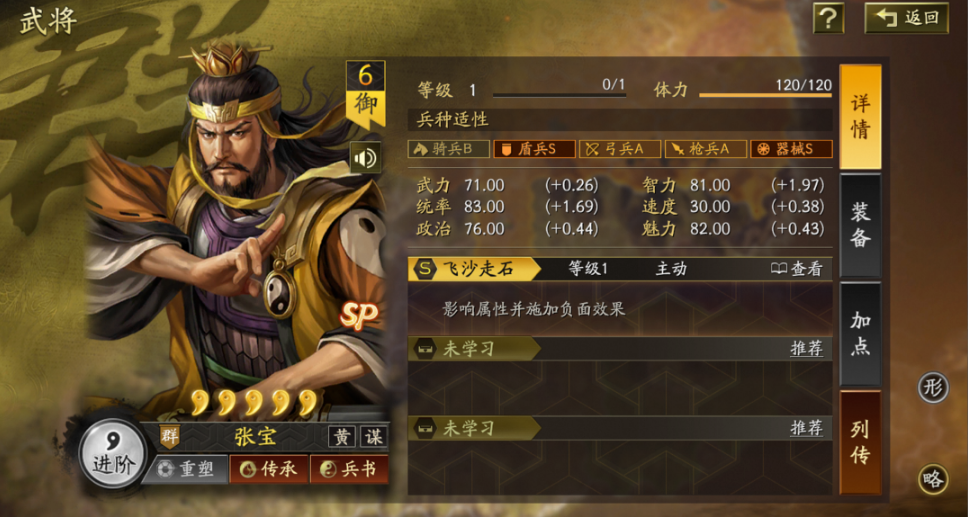968x517 pixels.
Task: Click 推荐 on the first unlearned skill
Action: coord(806,348)
